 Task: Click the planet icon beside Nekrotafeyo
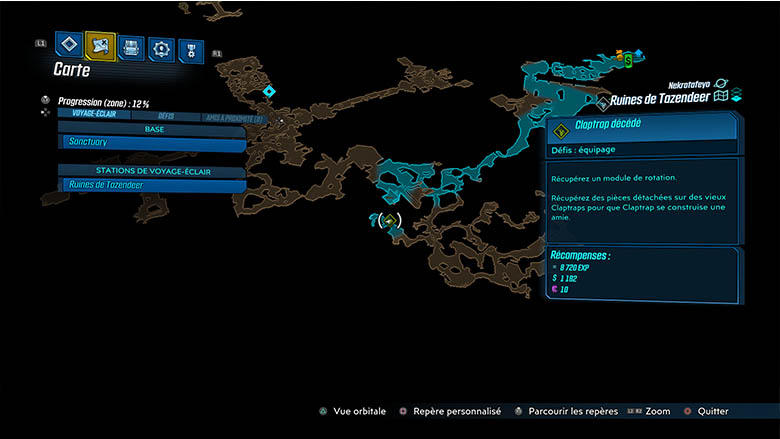tap(721, 84)
